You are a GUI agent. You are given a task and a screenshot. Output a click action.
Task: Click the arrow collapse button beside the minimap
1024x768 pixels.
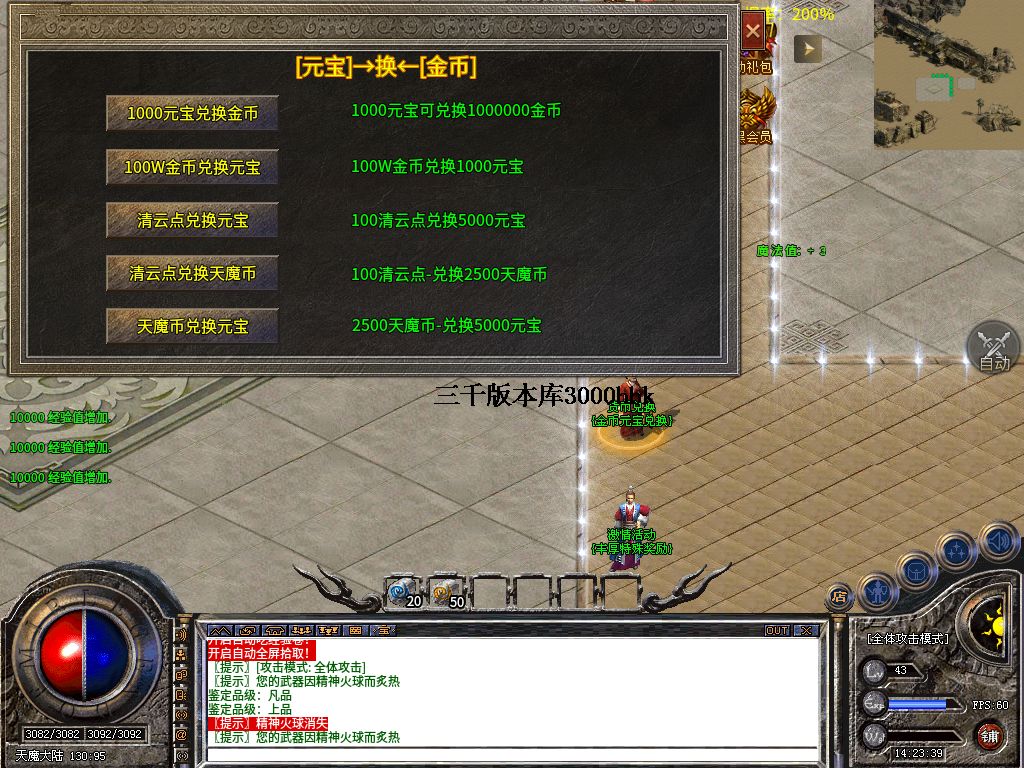[807, 48]
